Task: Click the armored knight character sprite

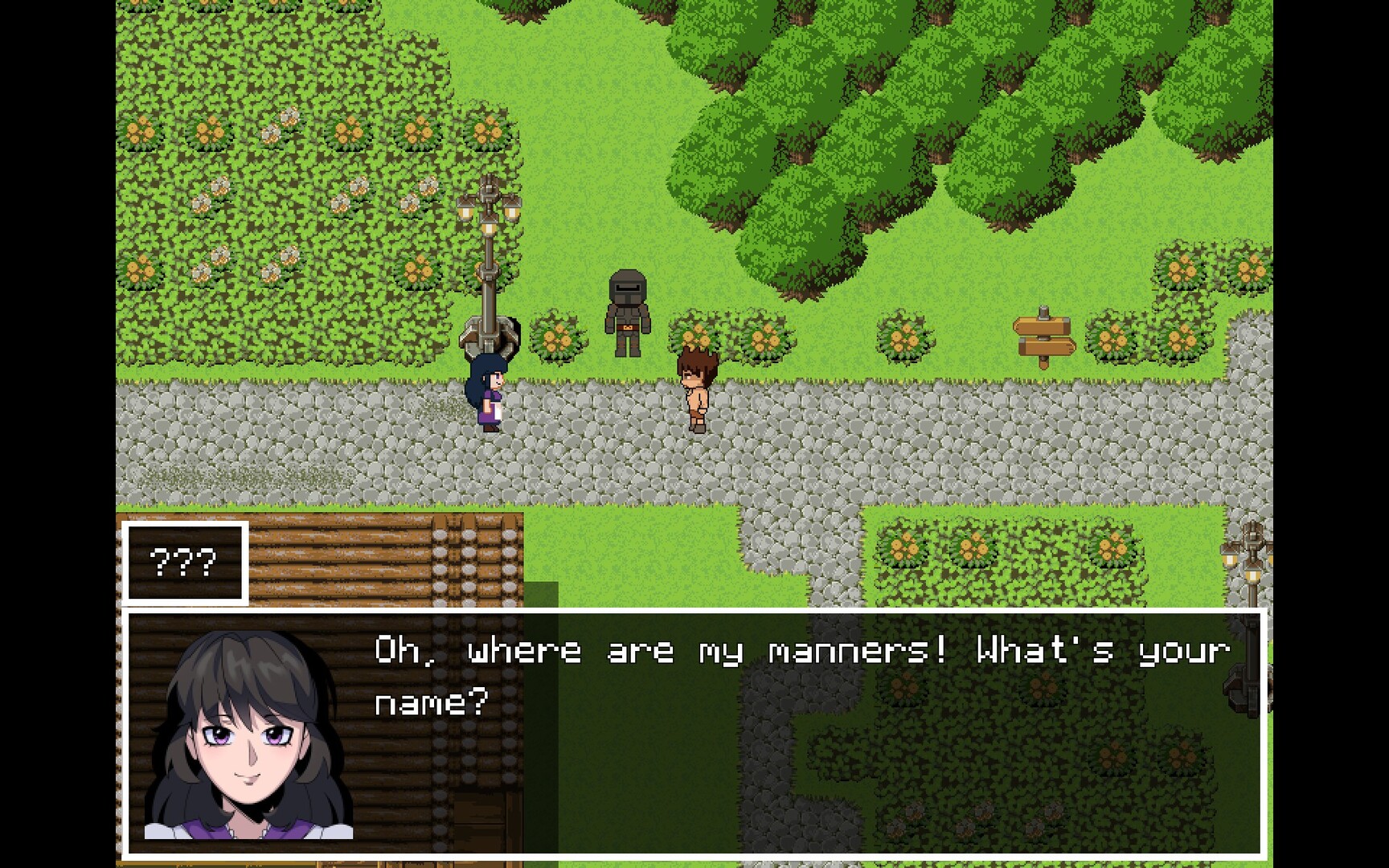Action: pyautogui.click(x=627, y=313)
